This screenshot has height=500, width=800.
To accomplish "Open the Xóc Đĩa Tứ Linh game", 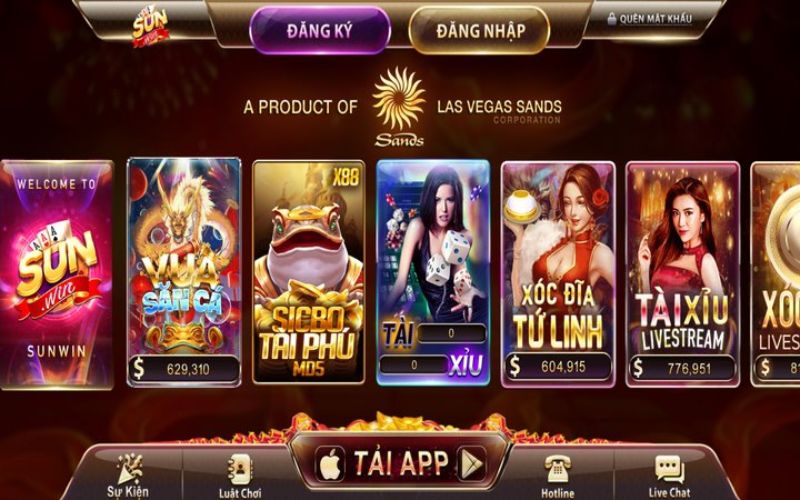I will point(557,272).
